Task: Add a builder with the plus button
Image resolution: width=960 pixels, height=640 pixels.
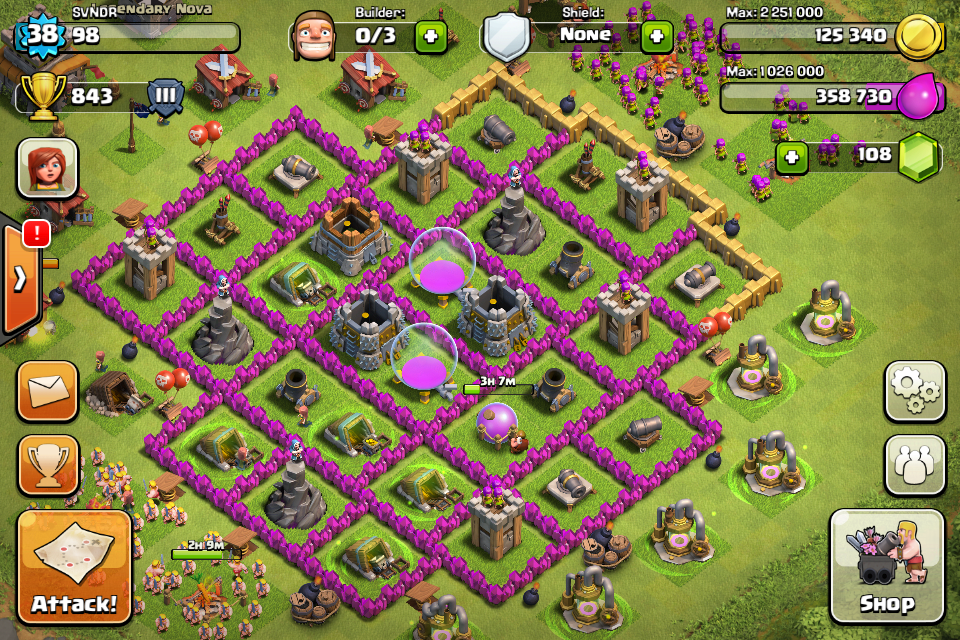Action: coord(430,37)
